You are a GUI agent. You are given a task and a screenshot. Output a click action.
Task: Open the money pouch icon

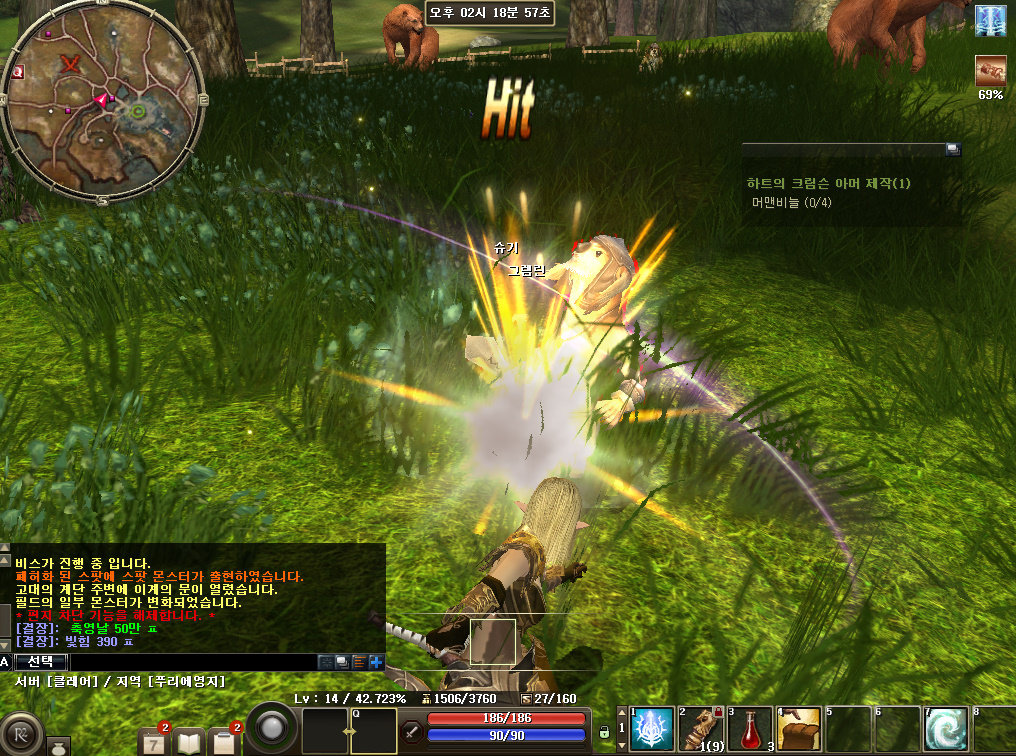[x=58, y=747]
